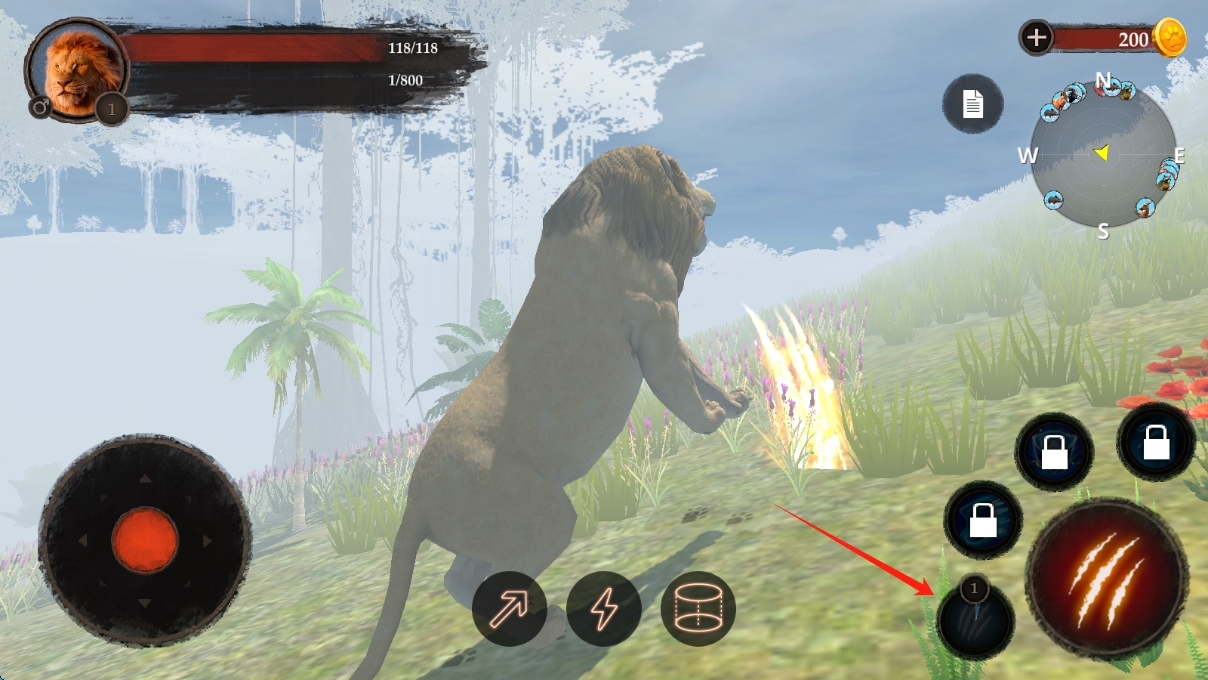Click the diagonal arrow dash button
The height and width of the screenshot is (680, 1208).
(510, 608)
